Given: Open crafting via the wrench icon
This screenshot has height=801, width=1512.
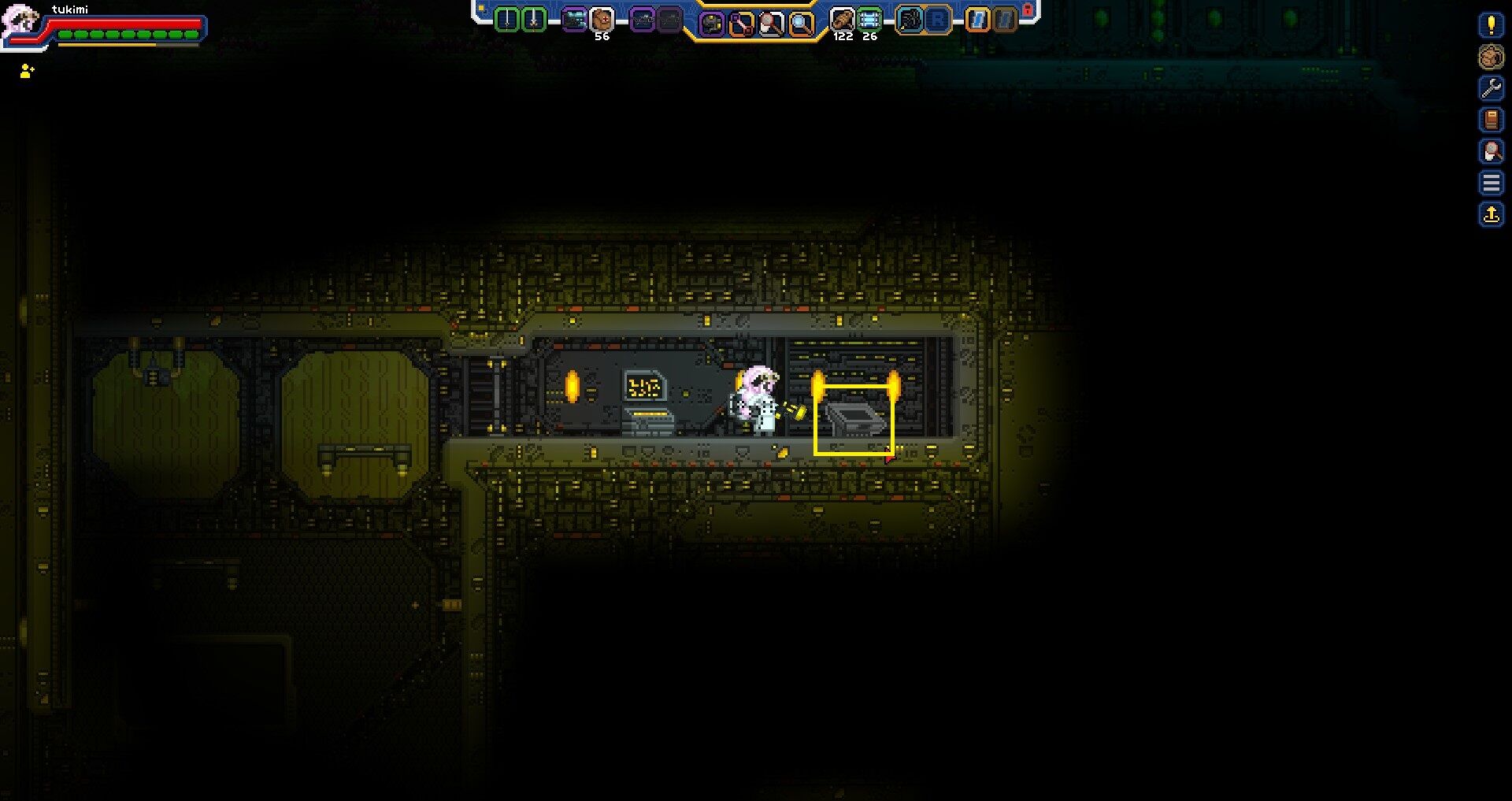Looking at the screenshot, I should (1492, 87).
